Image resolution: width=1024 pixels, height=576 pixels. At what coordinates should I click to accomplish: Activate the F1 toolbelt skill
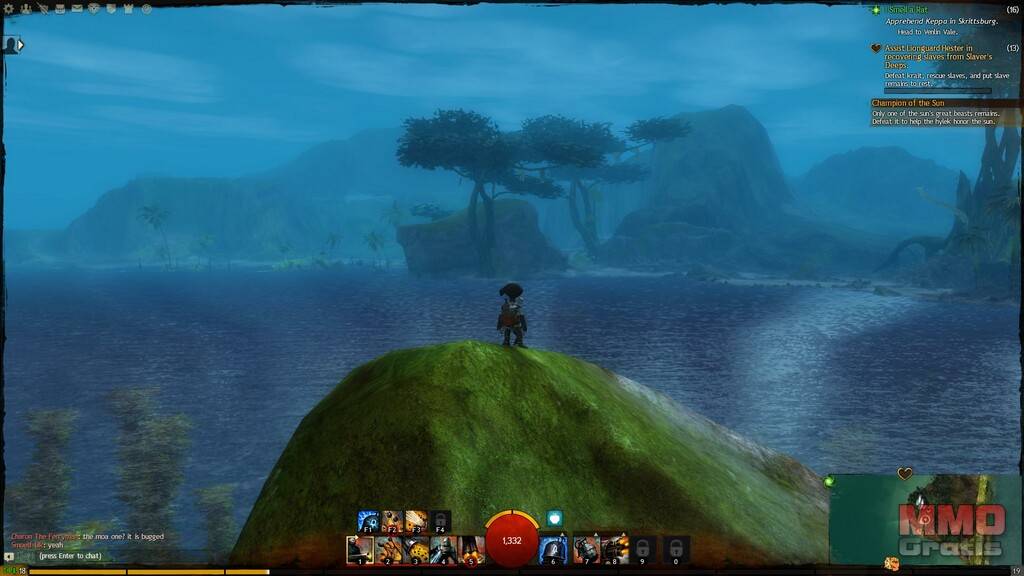click(369, 522)
